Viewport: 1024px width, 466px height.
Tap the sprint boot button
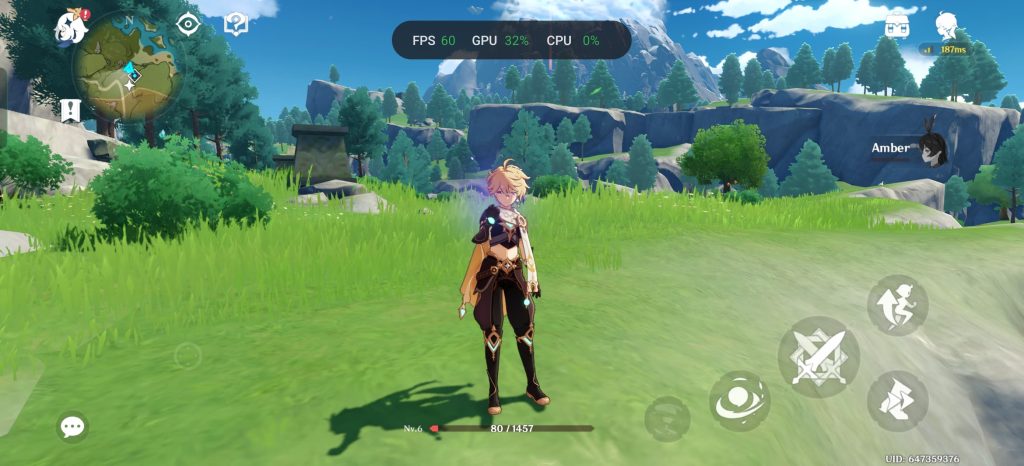click(897, 400)
